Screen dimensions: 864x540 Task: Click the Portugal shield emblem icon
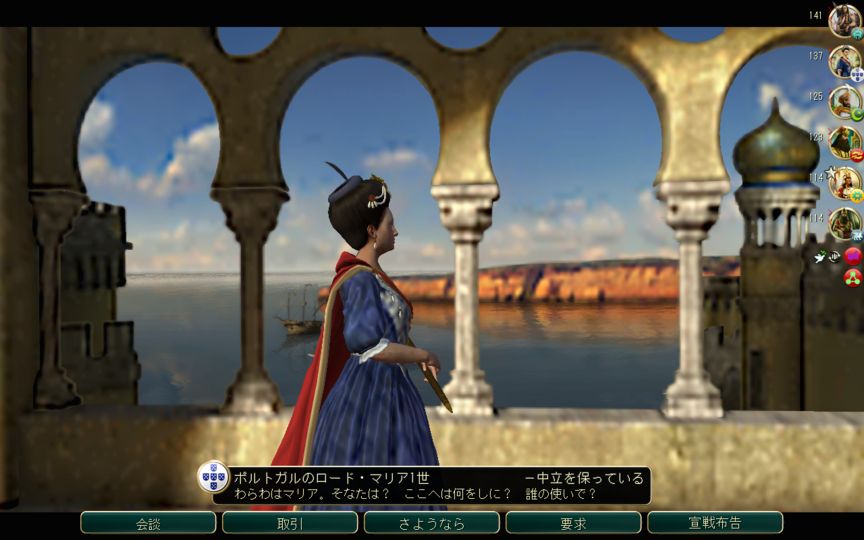tap(213, 477)
